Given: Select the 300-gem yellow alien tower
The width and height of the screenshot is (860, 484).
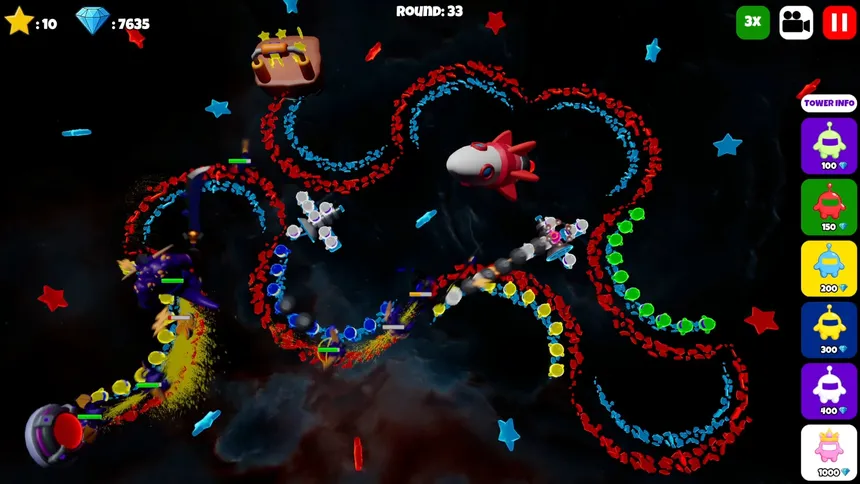Looking at the screenshot, I should (829, 329).
